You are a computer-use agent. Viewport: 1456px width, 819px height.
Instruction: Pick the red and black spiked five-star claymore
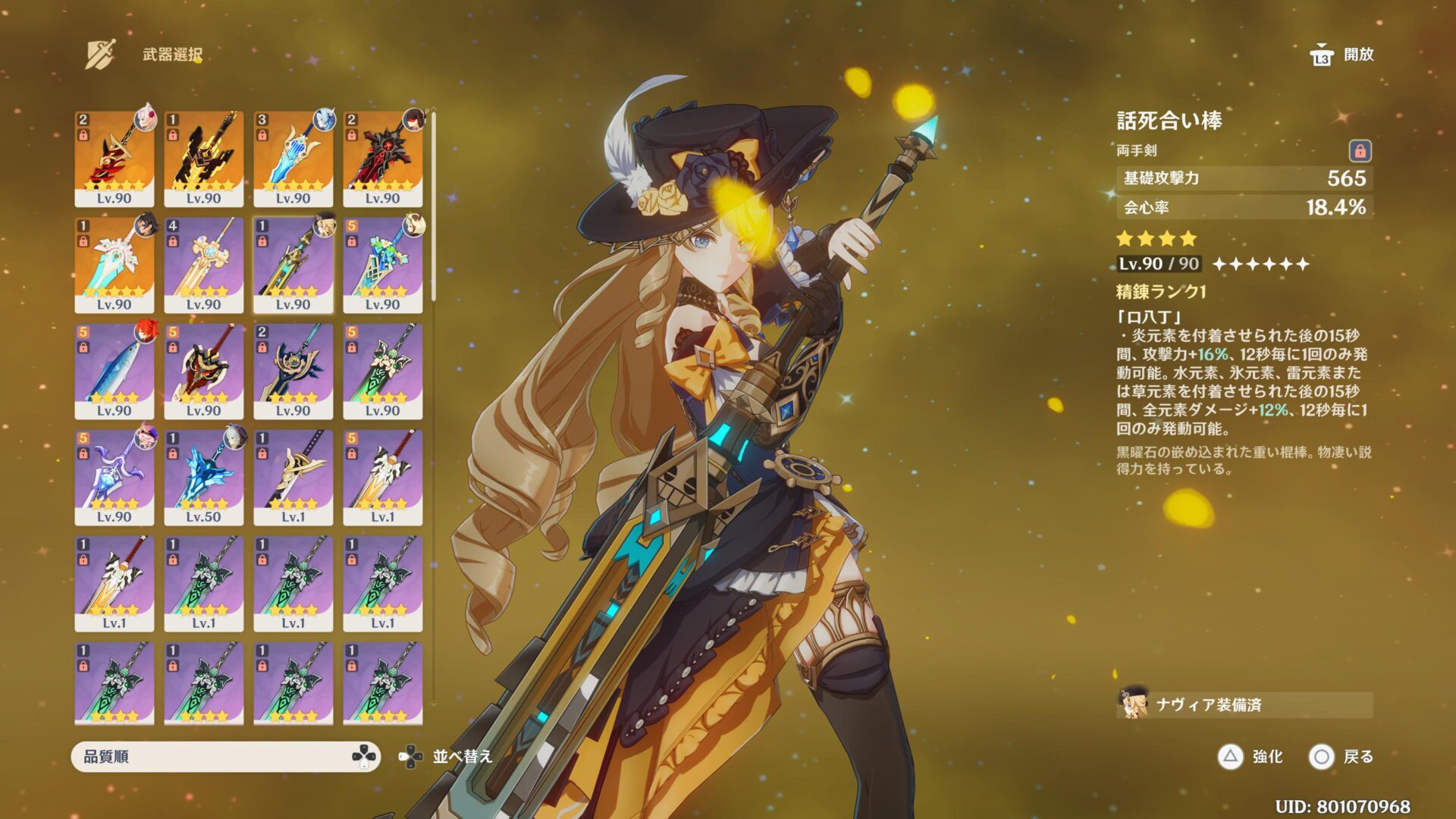(x=382, y=158)
